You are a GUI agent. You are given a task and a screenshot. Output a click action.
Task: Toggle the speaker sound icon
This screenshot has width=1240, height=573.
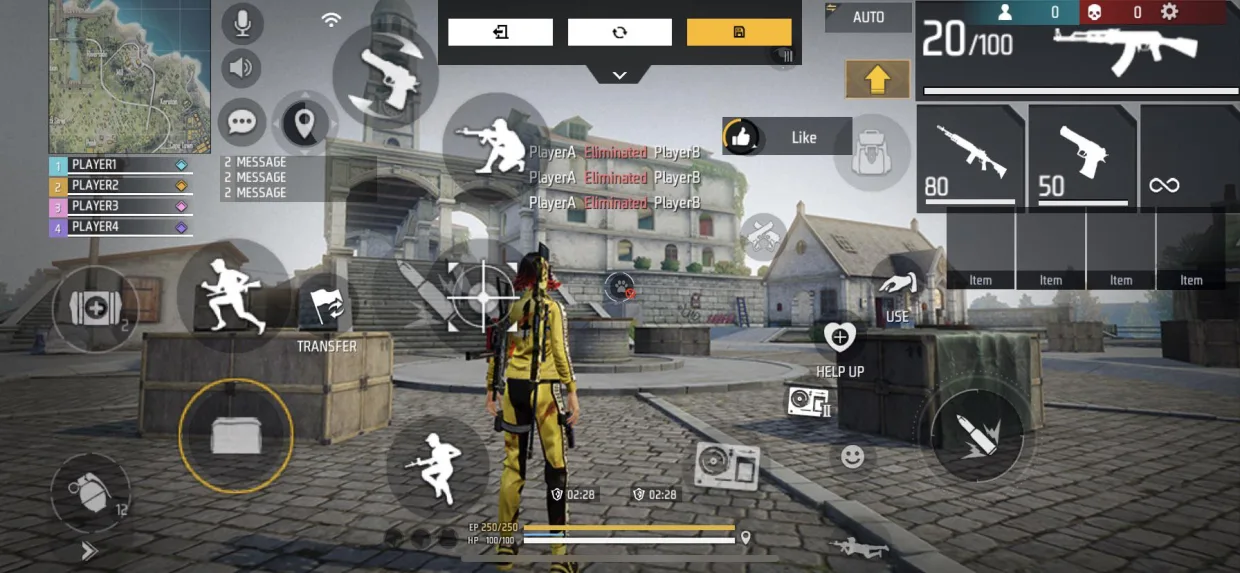click(x=242, y=68)
